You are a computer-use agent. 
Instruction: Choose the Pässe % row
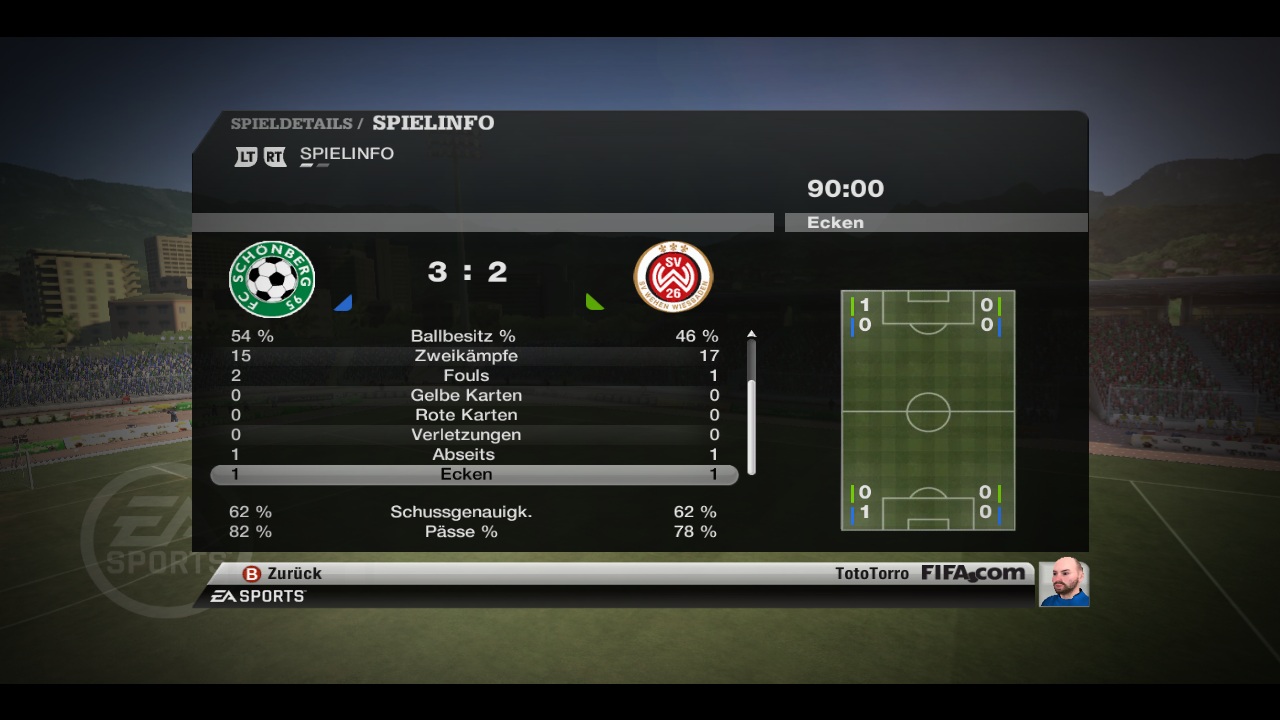tap(474, 532)
